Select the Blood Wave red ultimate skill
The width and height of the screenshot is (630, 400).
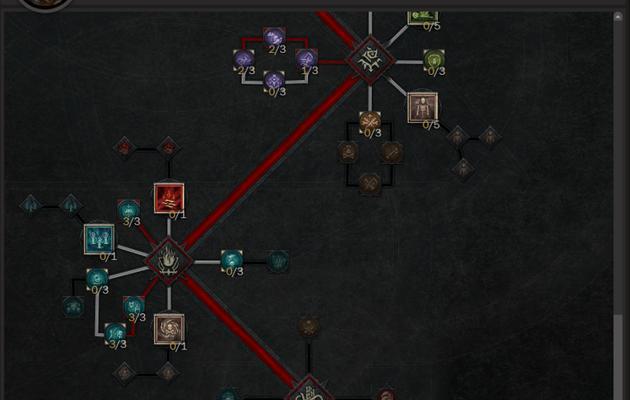click(x=169, y=198)
